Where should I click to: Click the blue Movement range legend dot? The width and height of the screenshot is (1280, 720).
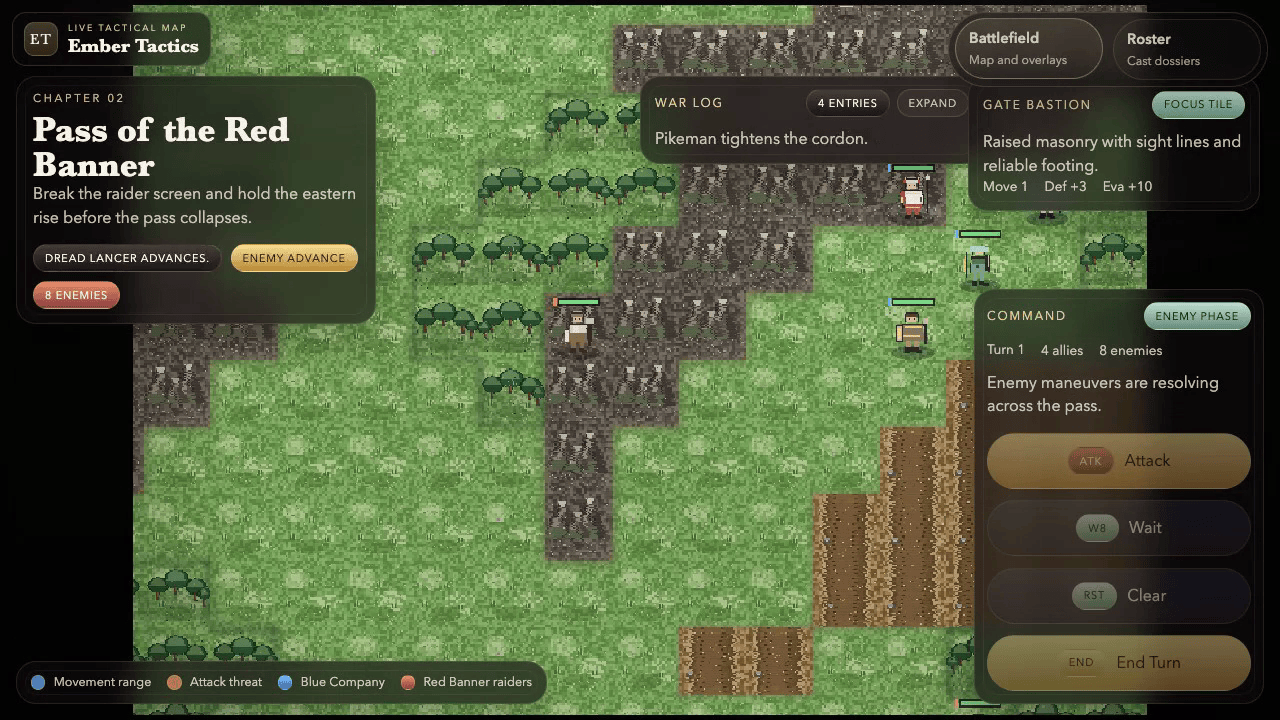(x=37, y=682)
